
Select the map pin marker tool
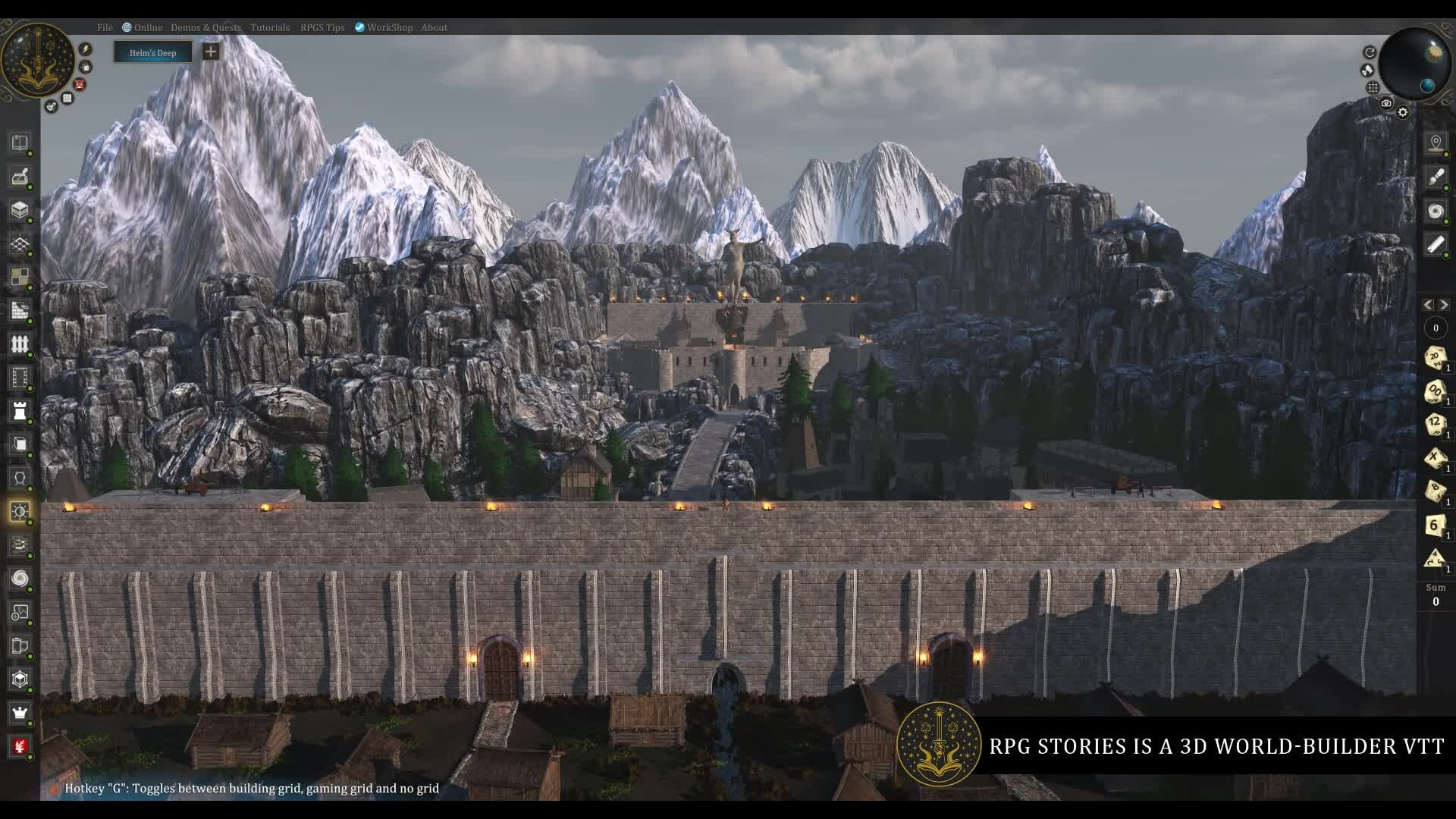point(1435,143)
